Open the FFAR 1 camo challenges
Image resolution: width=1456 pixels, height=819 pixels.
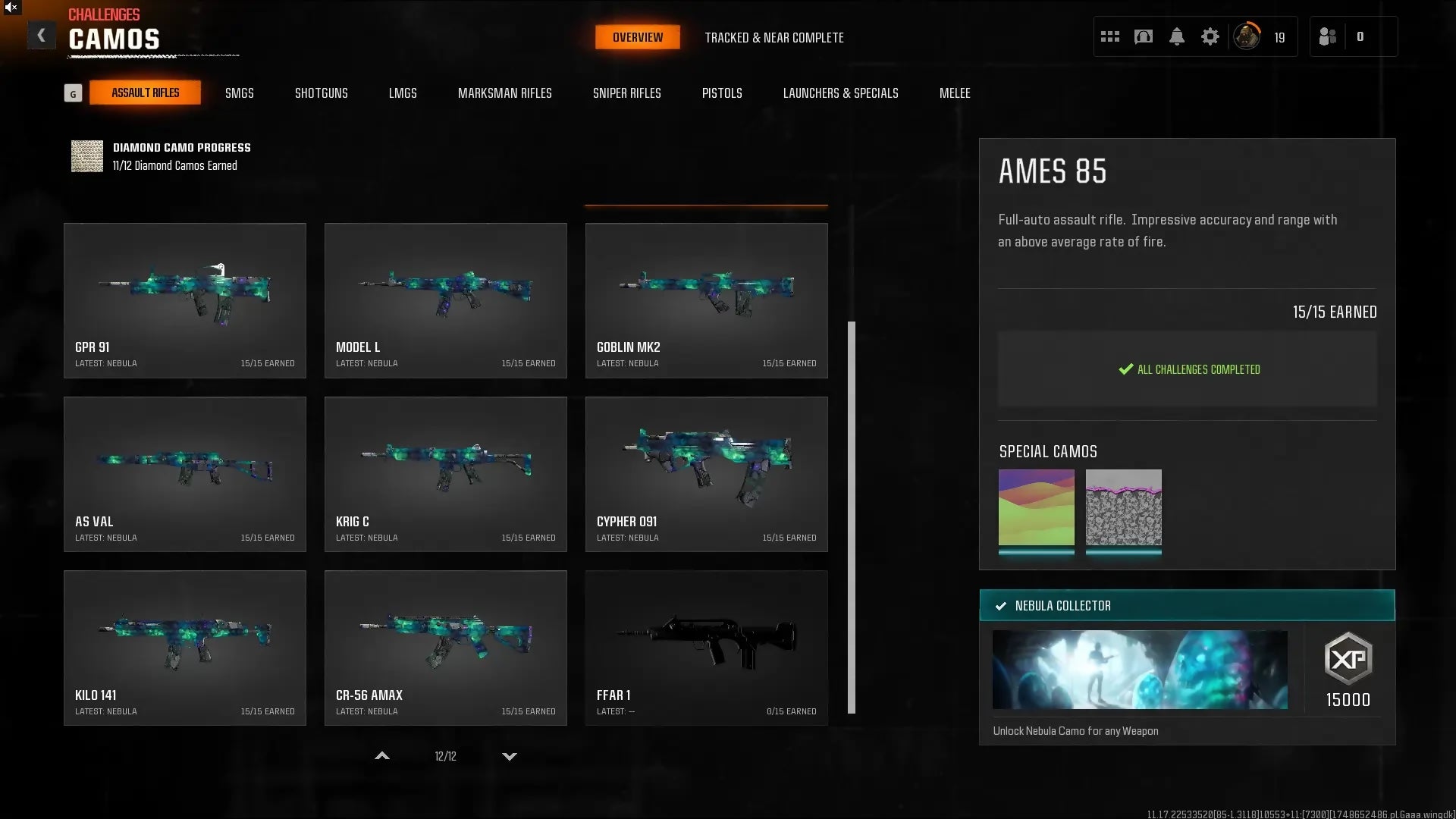tap(706, 648)
